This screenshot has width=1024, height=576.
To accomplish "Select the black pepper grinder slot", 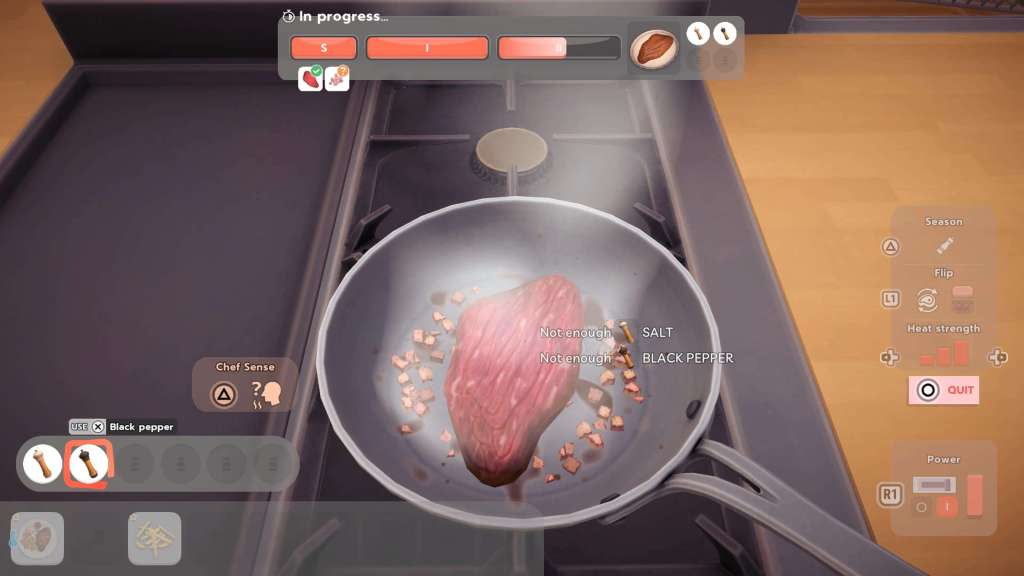I will [x=88, y=464].
